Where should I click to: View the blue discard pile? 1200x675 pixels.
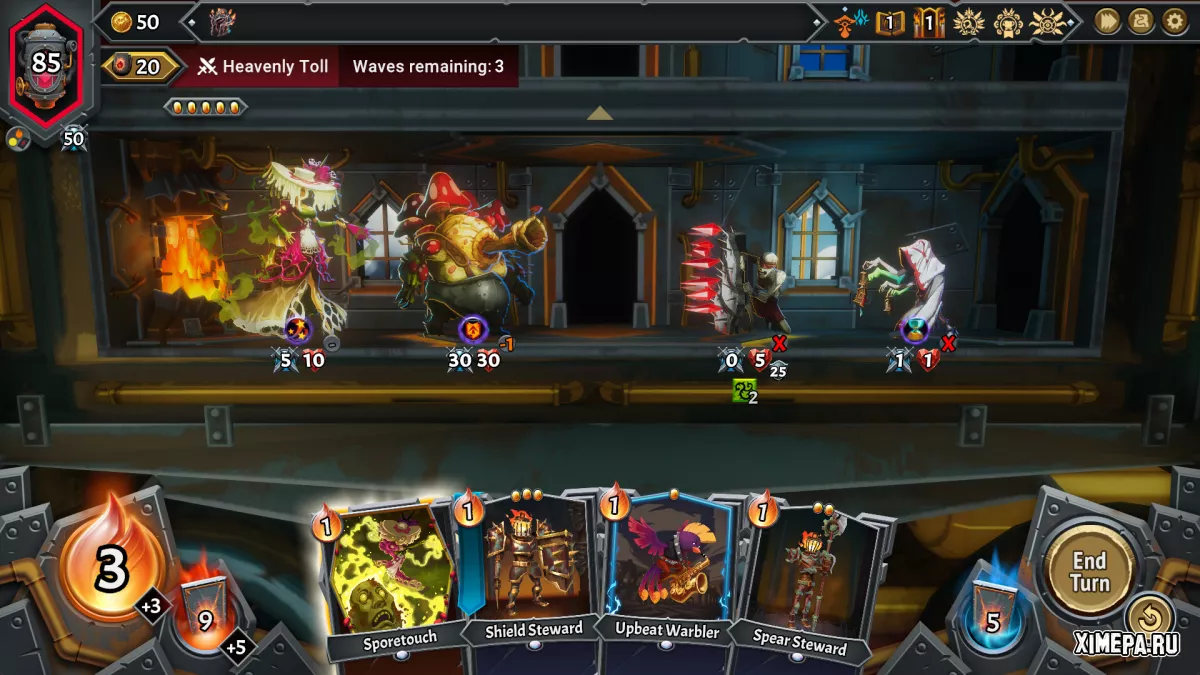(993, 614)
